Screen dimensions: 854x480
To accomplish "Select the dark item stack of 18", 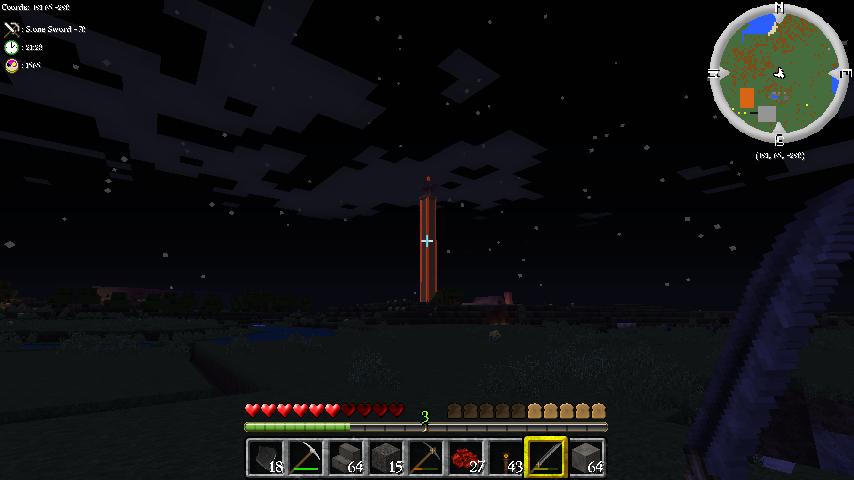I will (x=266, y=458).
